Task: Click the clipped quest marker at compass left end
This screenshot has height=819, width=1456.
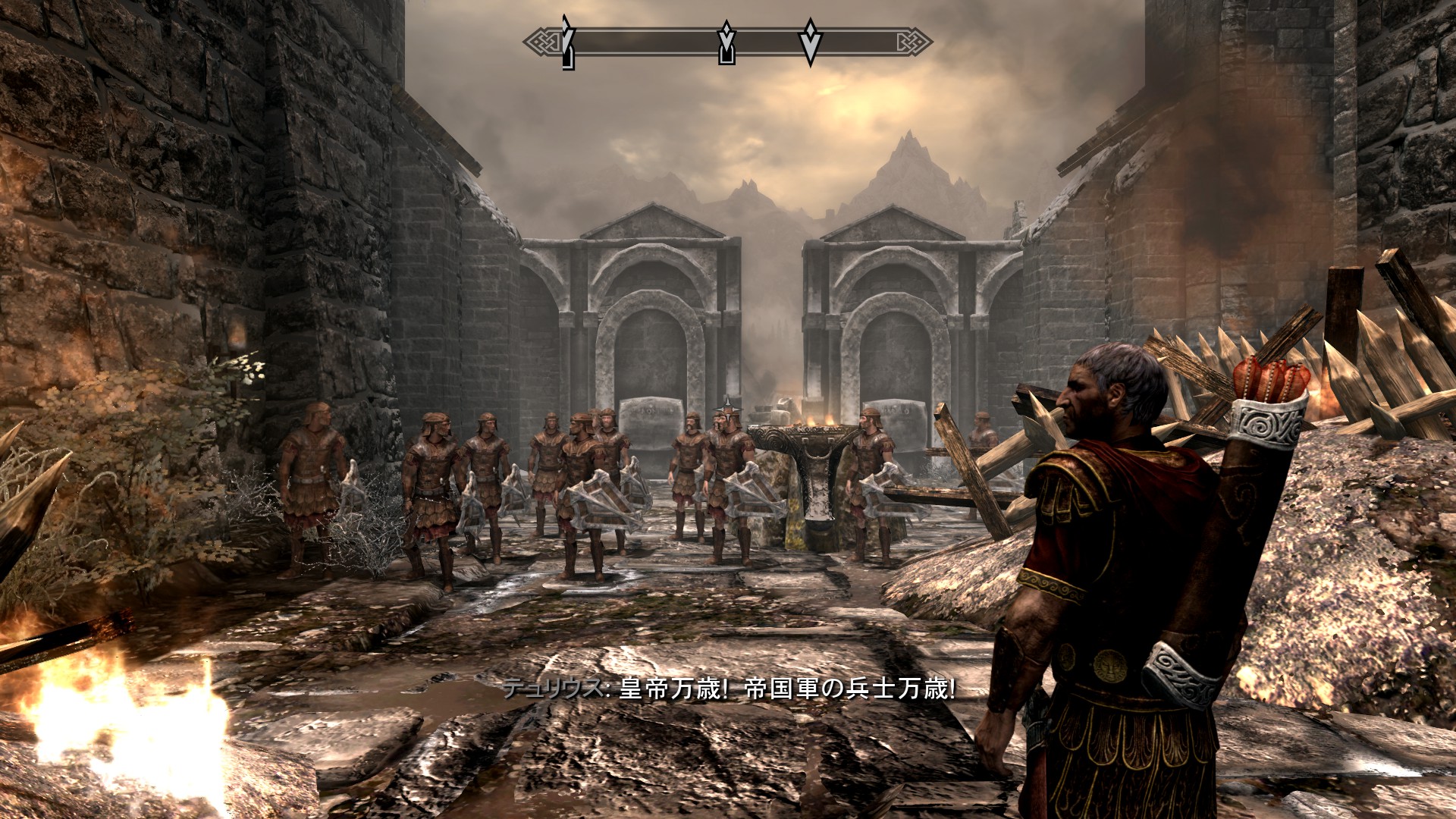Action: [567, 42]
